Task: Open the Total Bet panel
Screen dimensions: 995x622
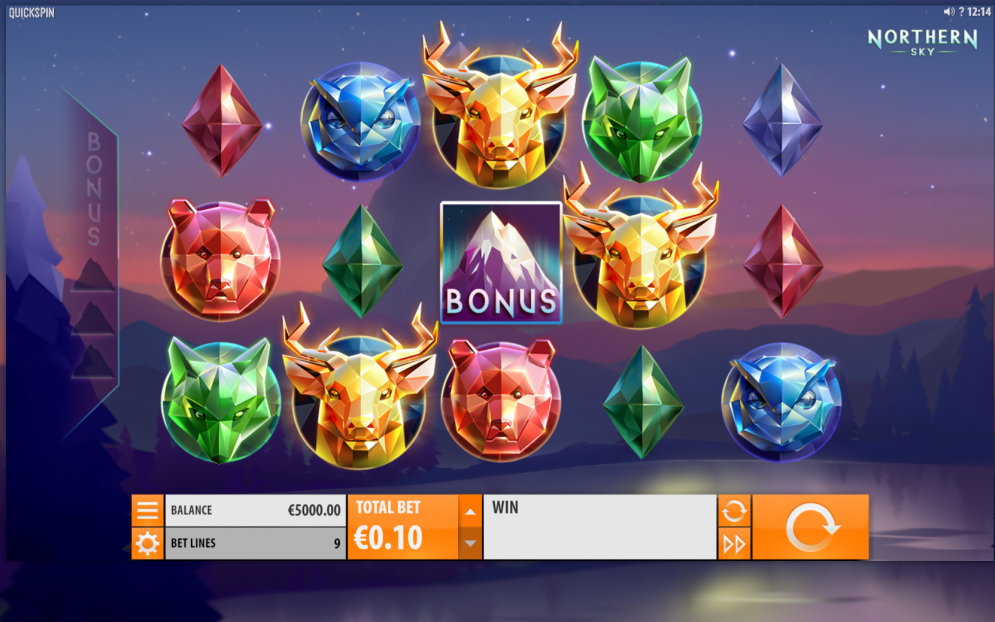Action: [x=402, y=527]
